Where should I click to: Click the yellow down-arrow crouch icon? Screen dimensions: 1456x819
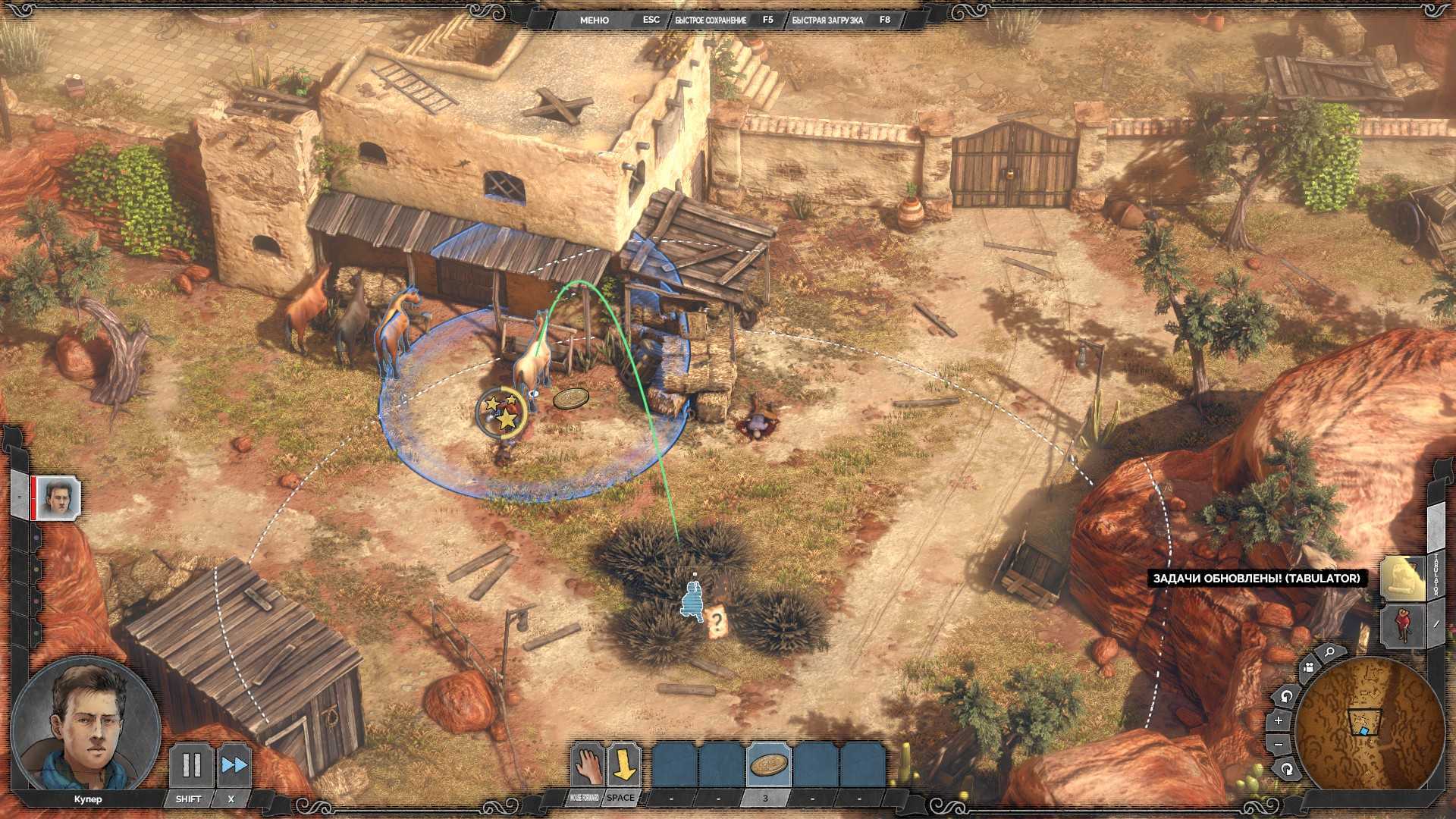pyautogui.click(x=623, y=765)
